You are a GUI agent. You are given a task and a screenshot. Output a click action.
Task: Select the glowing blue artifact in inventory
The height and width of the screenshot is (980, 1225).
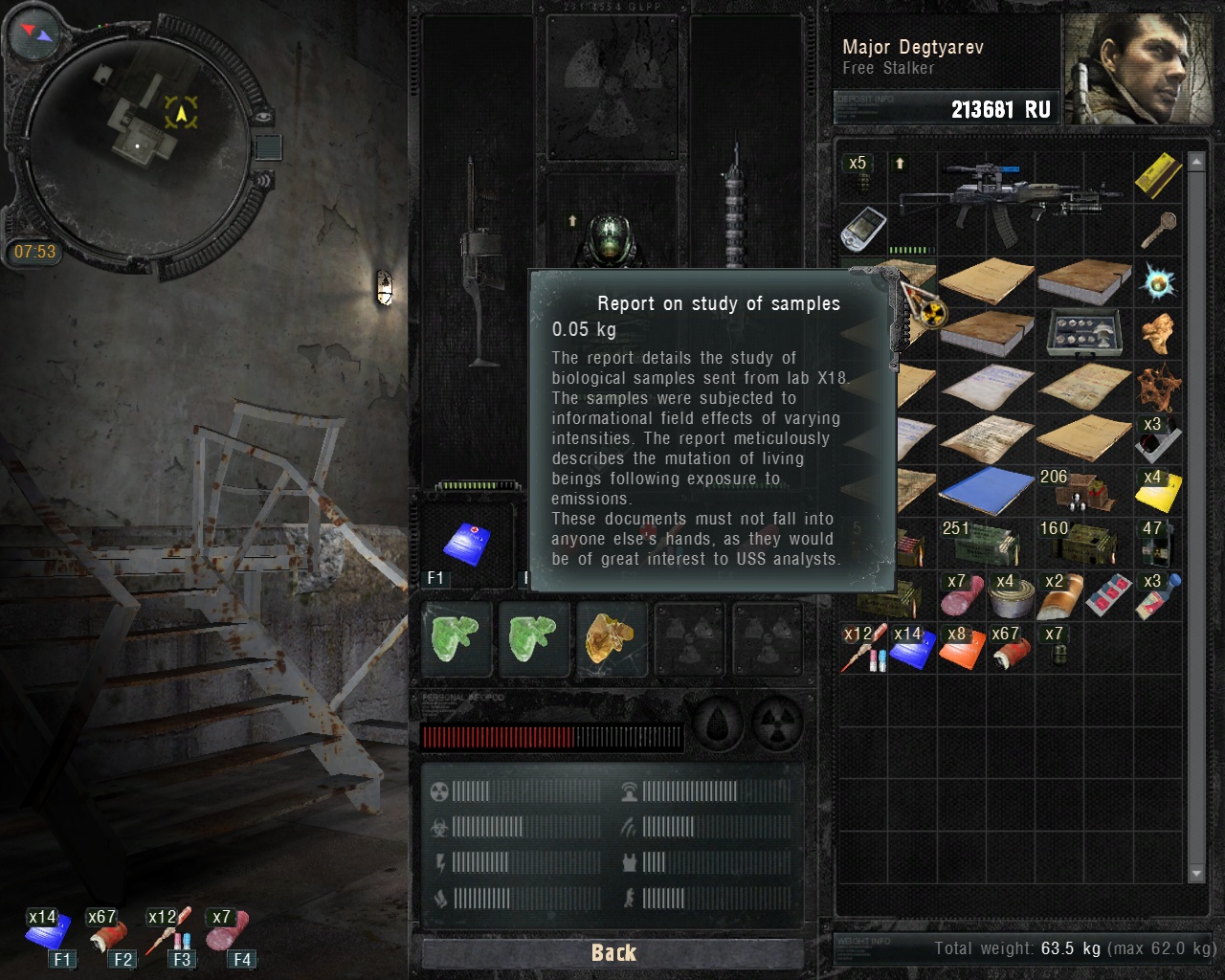(1158, 281)
